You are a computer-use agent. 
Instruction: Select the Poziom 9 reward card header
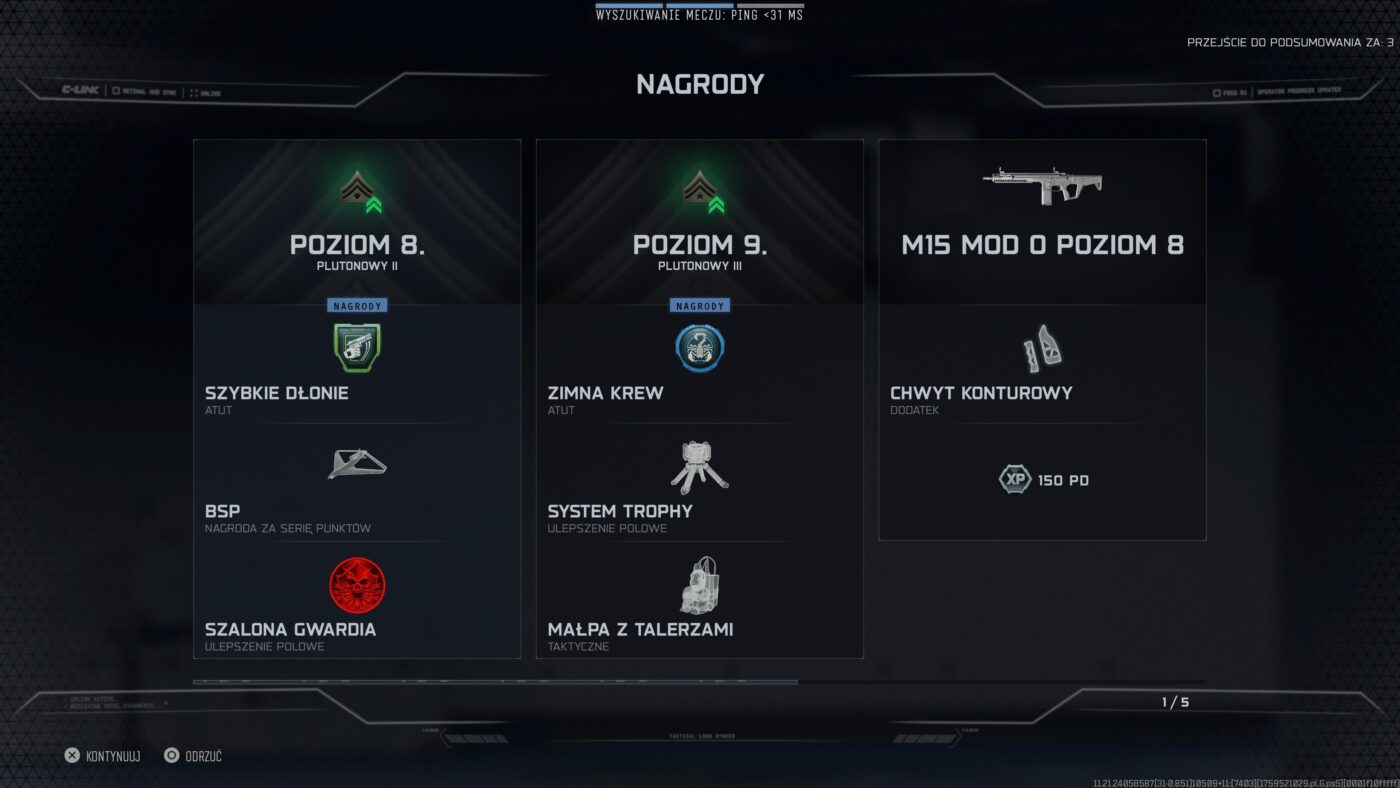(x=700, y=244)
